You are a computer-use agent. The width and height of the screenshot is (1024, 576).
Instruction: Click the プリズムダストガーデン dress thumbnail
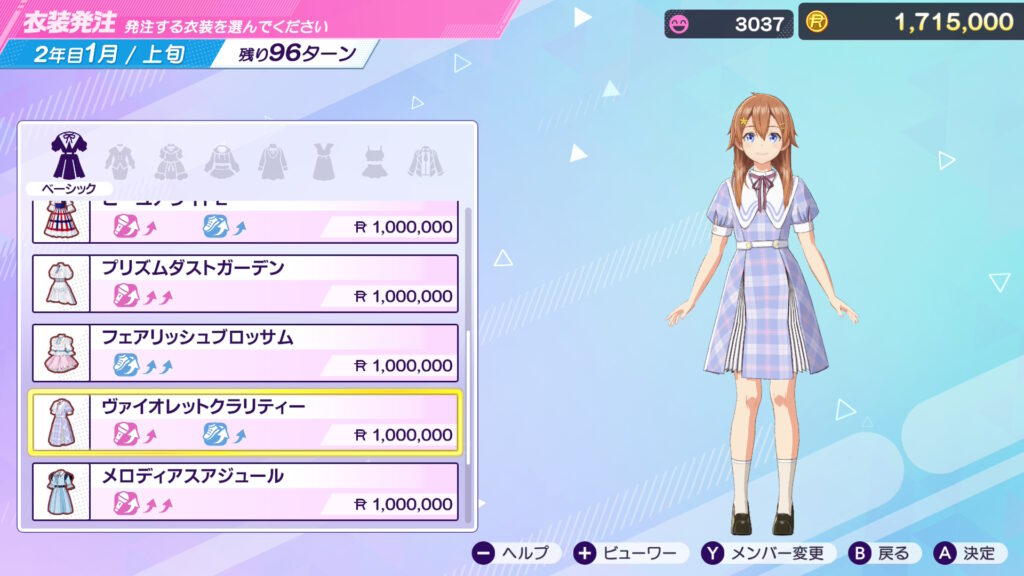click(x=61, y=284)
